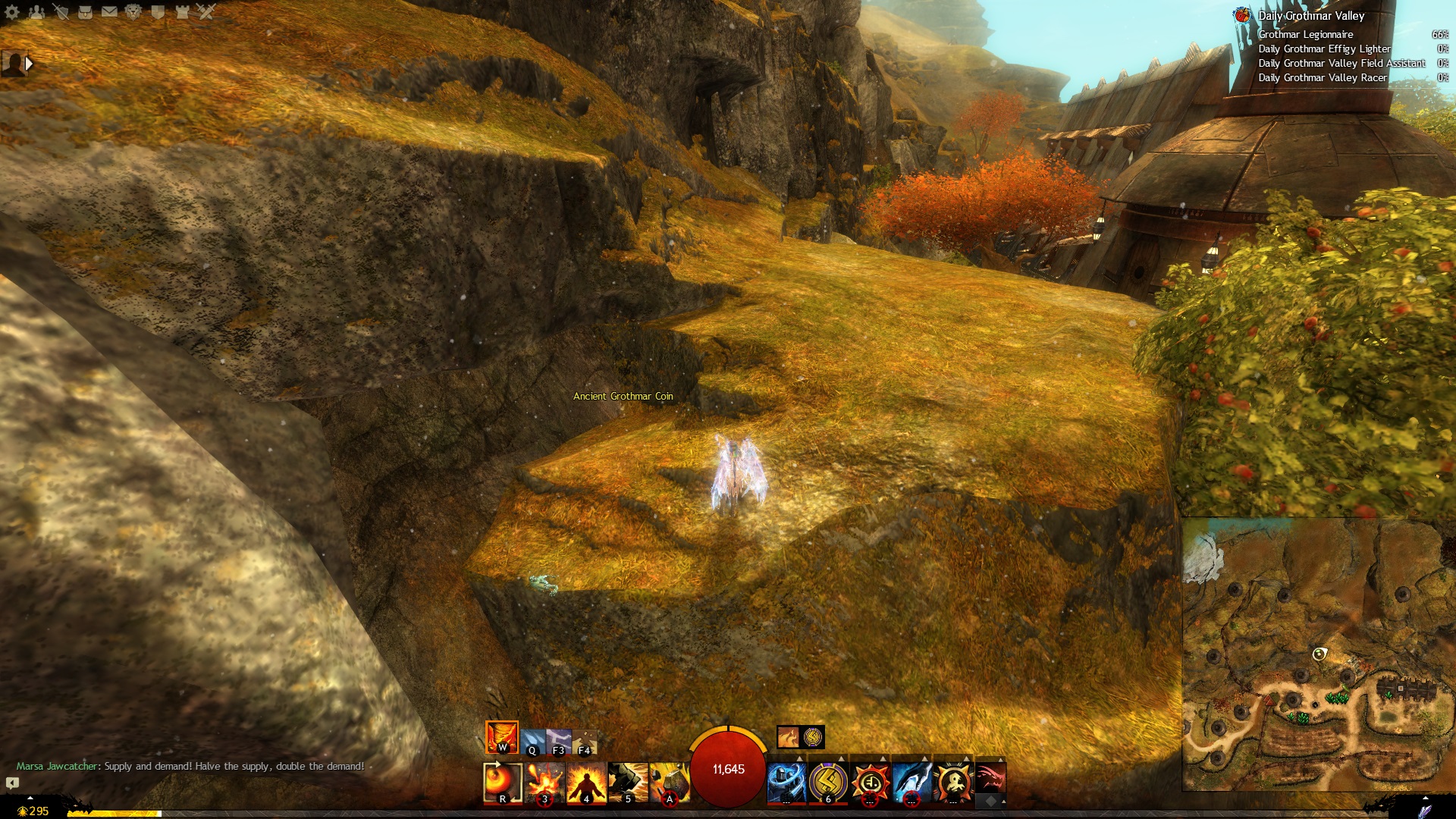
Task: Open the PvP crossed swords panel
Action: pos(206,12)
